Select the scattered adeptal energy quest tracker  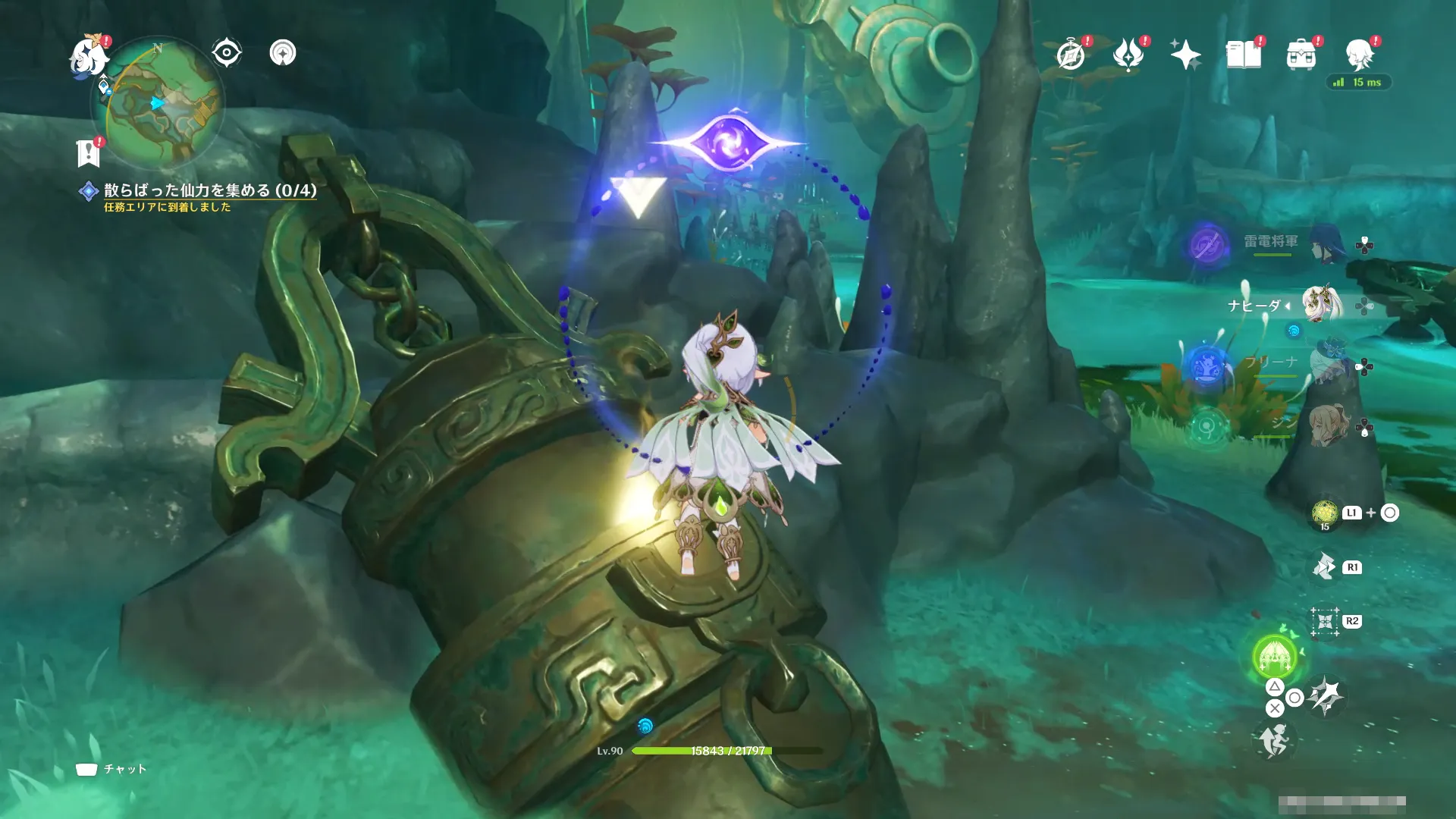(209, 190)
